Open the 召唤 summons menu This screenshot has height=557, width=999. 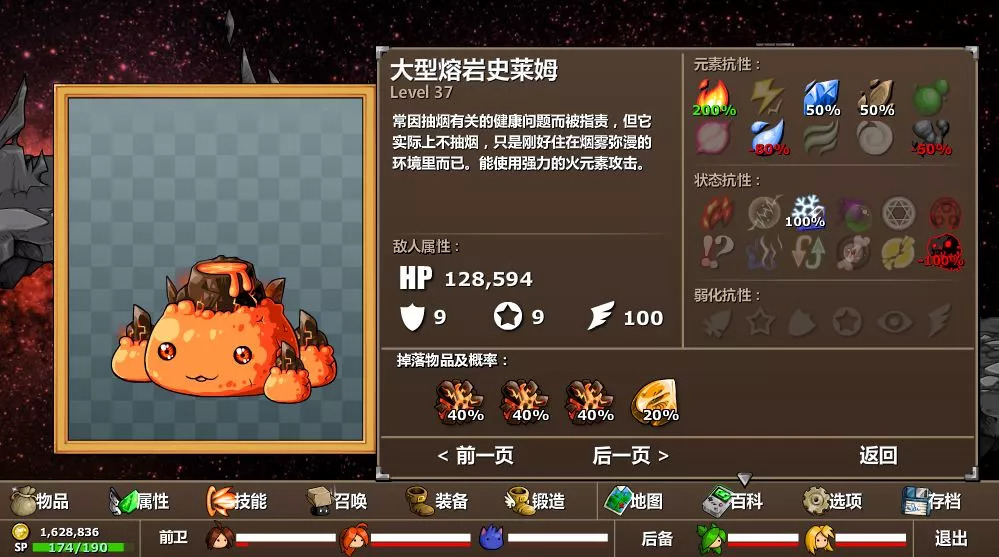337,501
